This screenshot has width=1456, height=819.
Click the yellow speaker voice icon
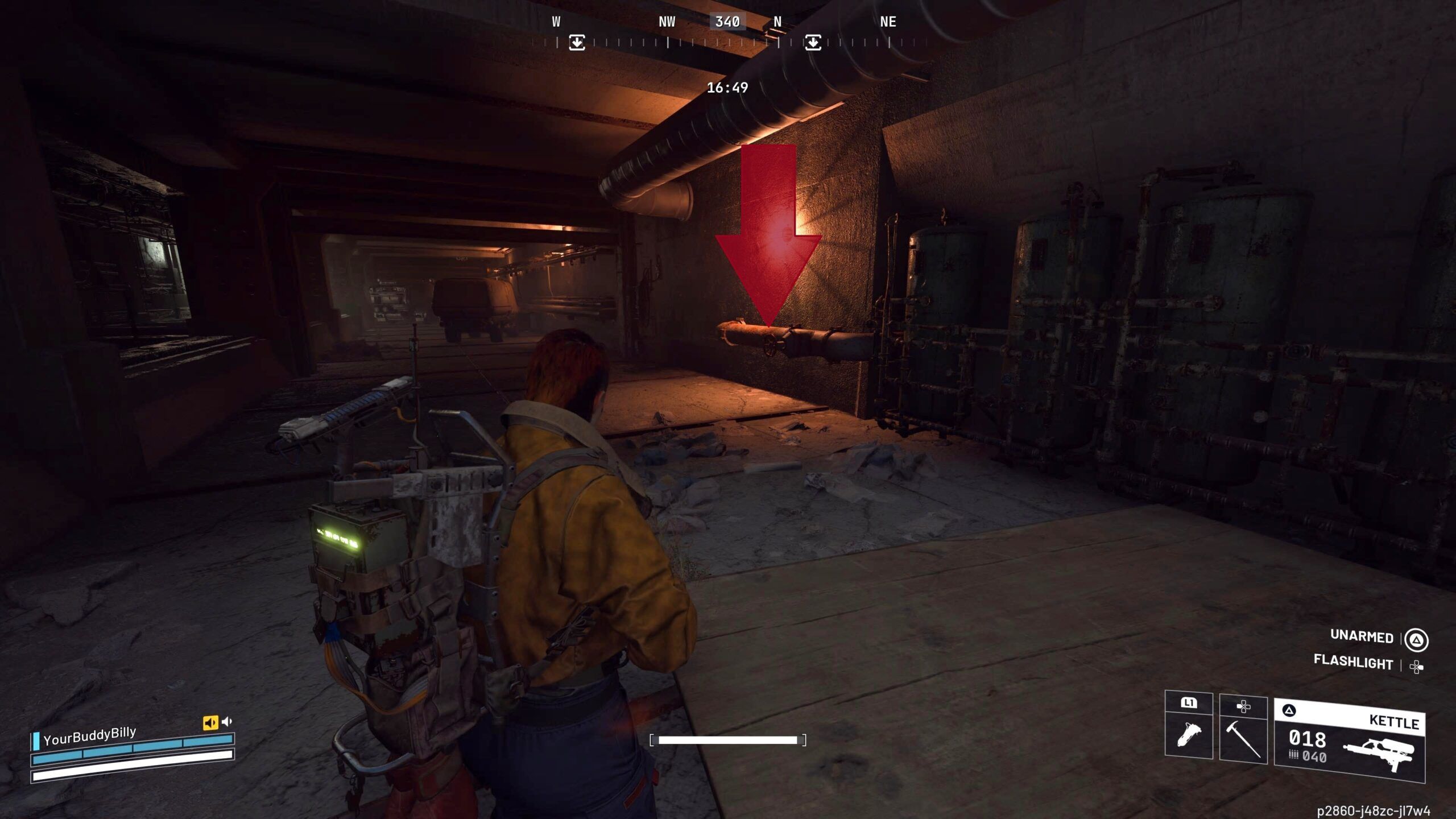(210, 722)
